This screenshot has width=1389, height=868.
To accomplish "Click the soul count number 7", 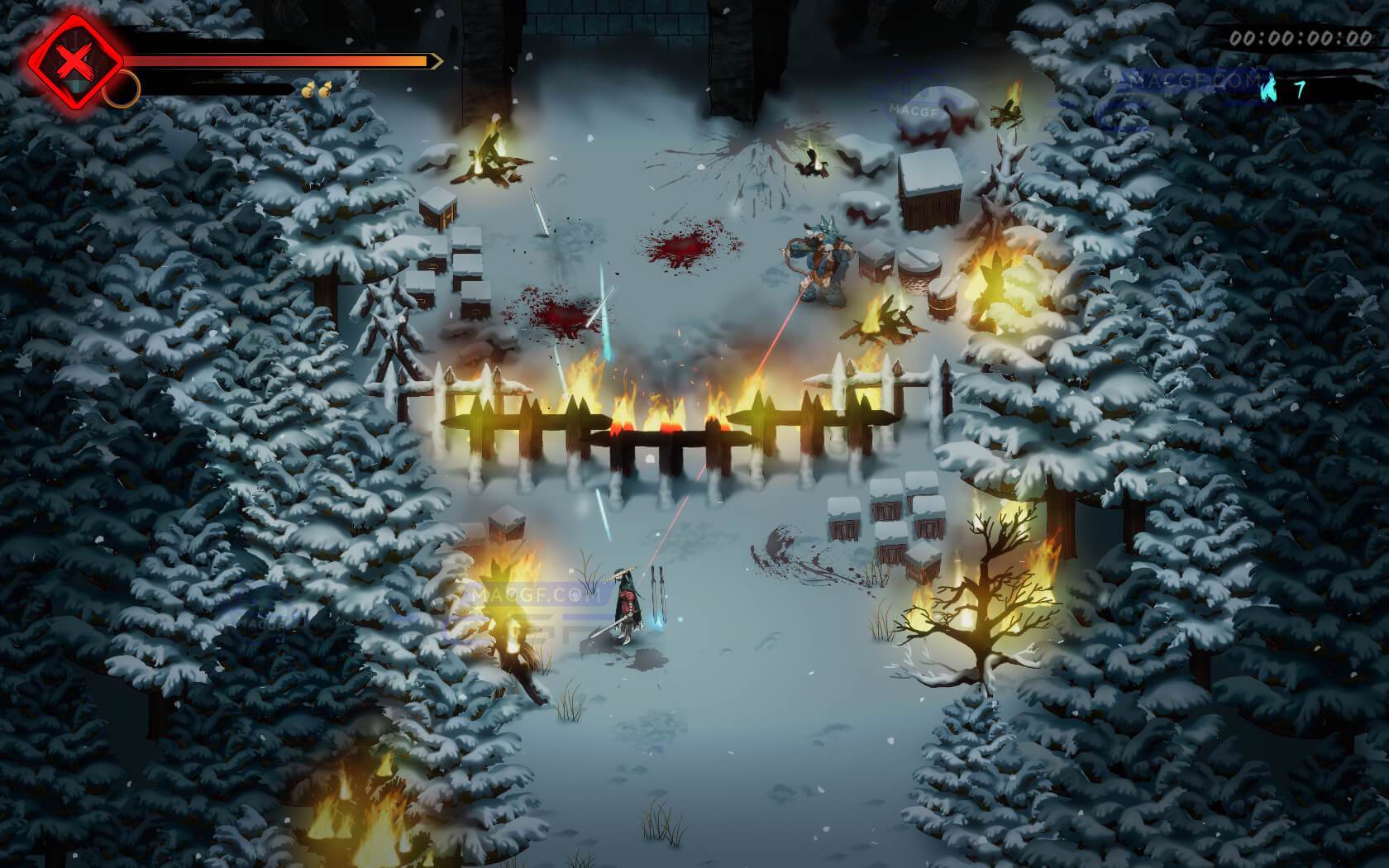I will click(x=1301, y=88).
